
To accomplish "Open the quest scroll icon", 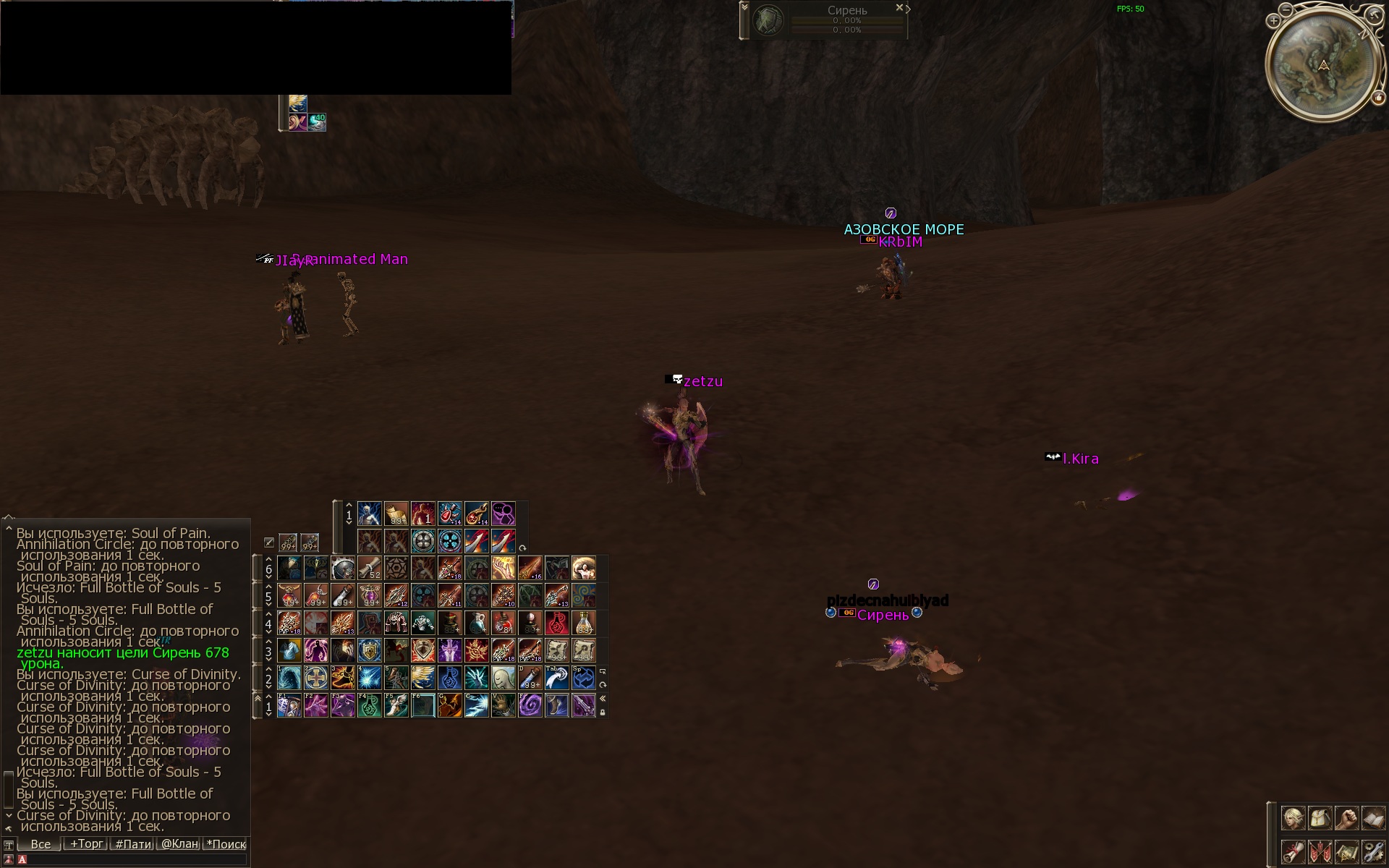I will [1293, 851].
